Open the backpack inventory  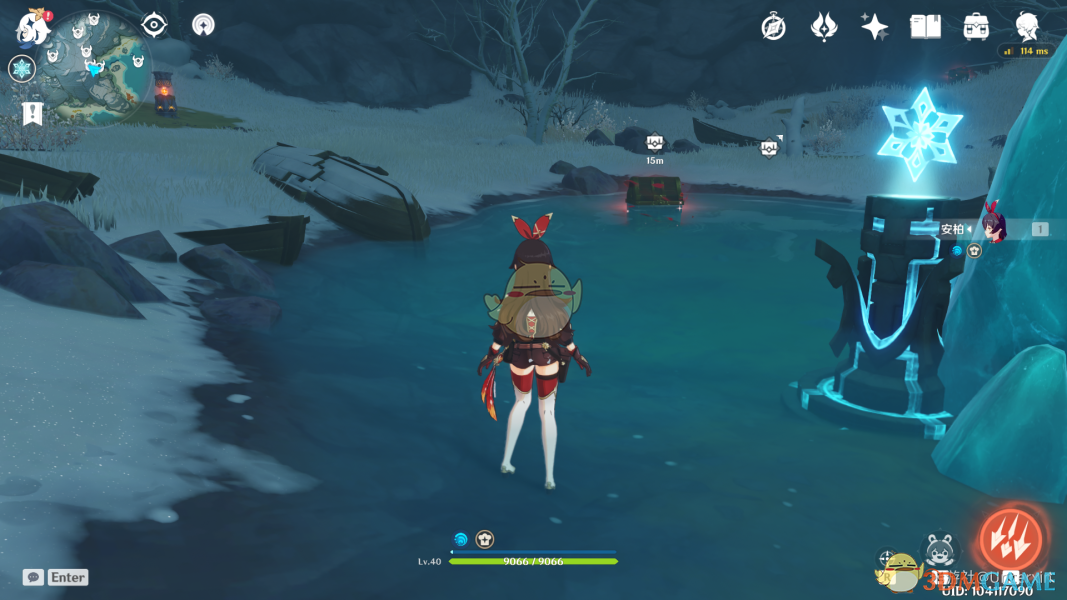click(976, 27)
